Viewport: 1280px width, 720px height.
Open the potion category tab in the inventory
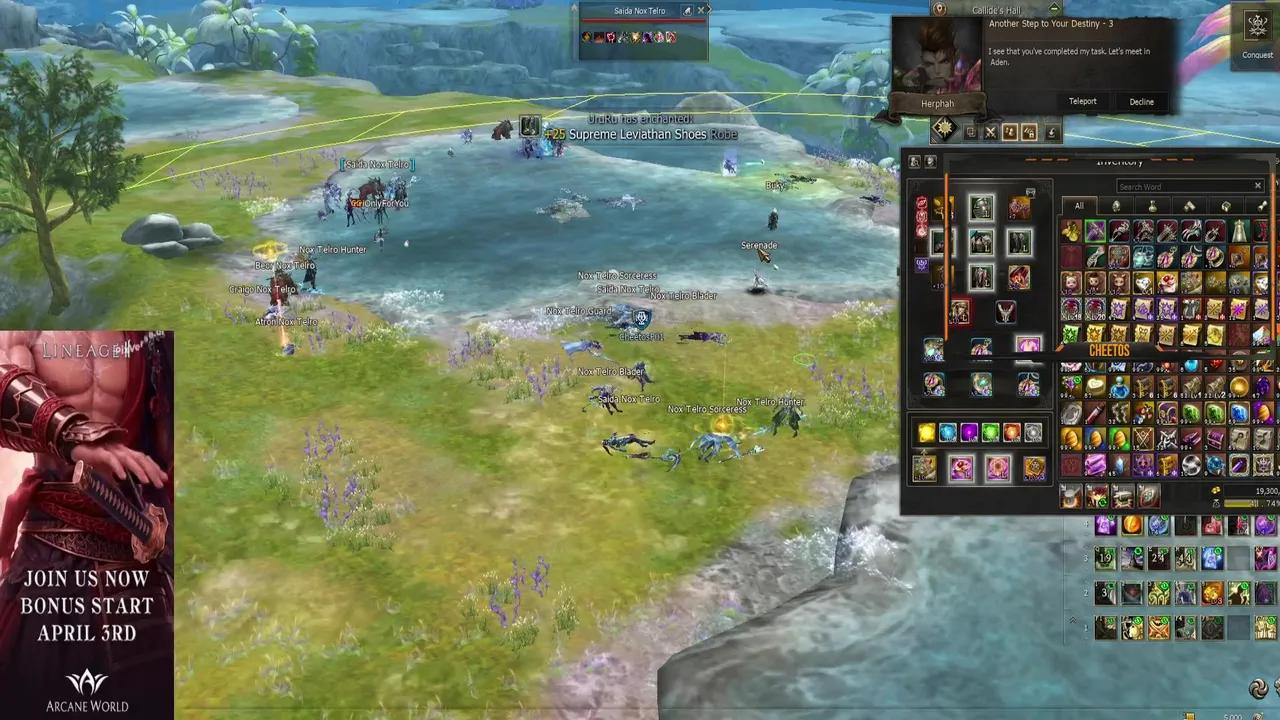click(x=1152, y=206)
